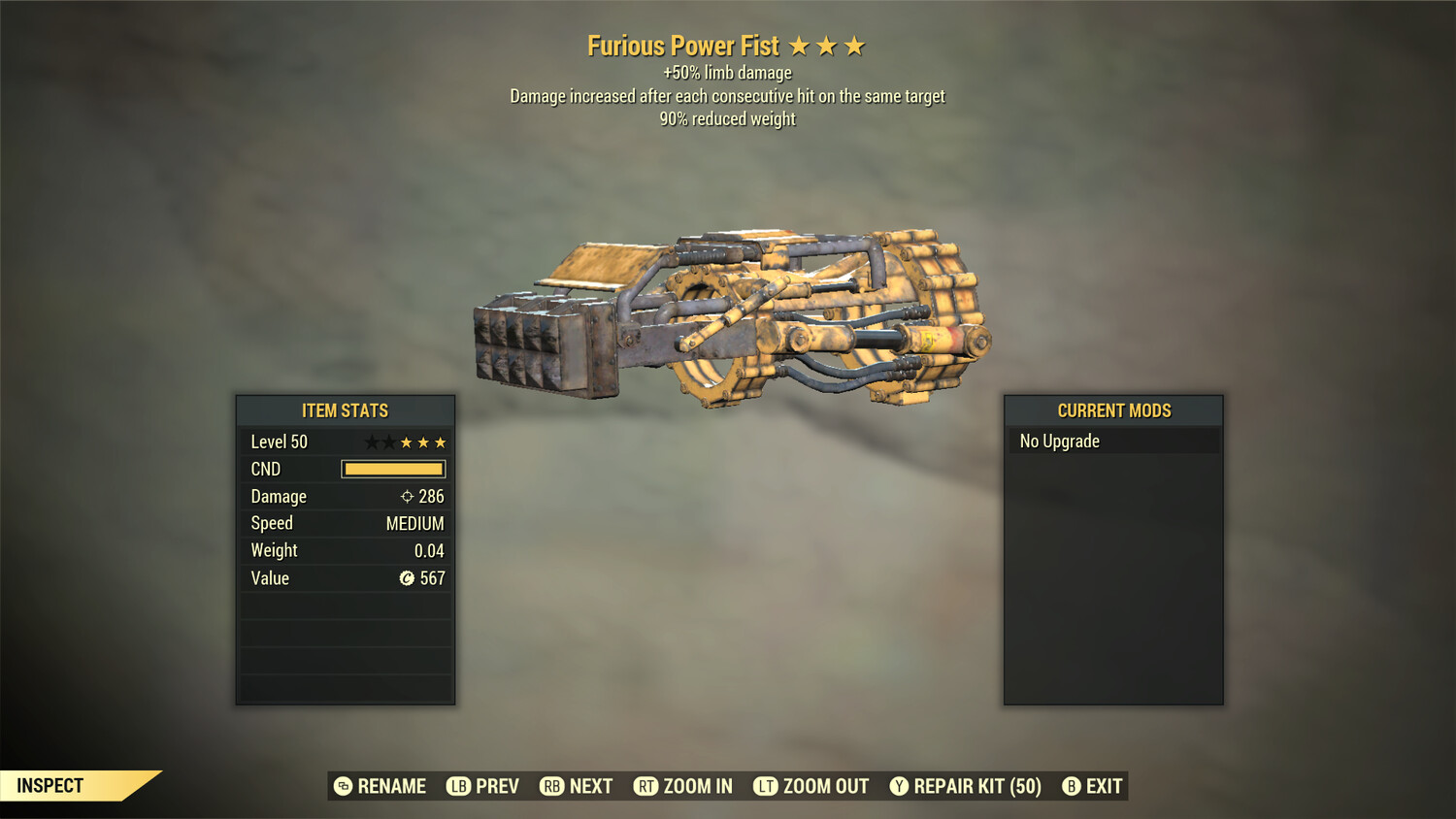Rename the Furious Power Fist

pos(381,786)
